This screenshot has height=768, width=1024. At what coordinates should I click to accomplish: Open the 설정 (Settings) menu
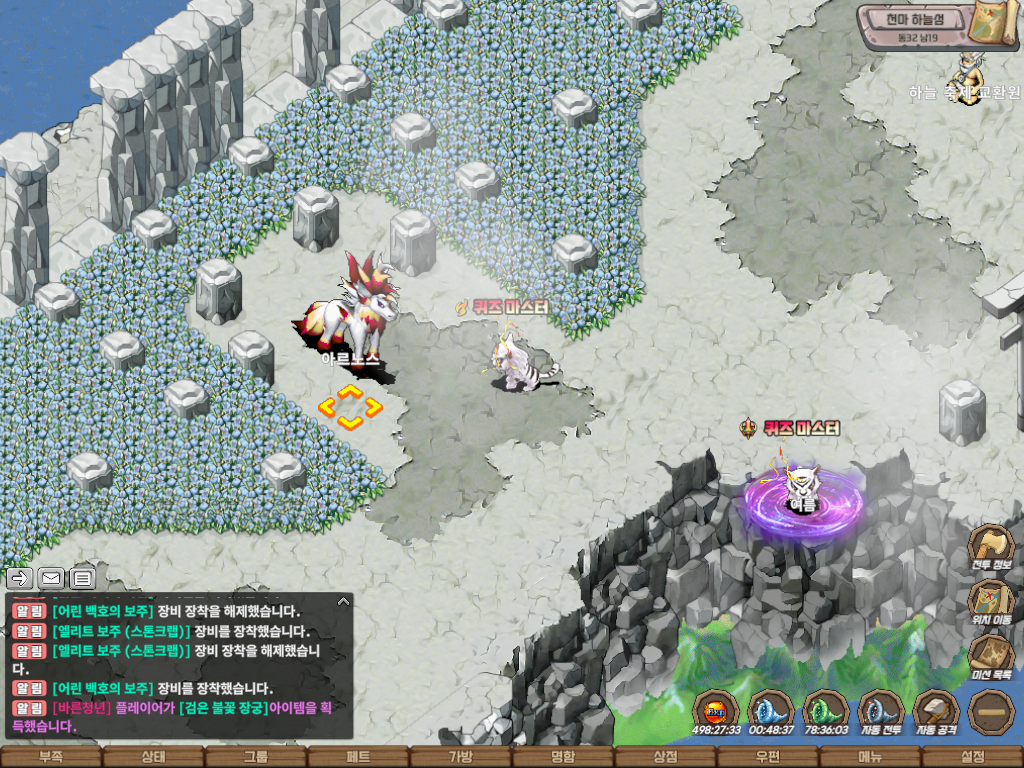click(972, 757)
